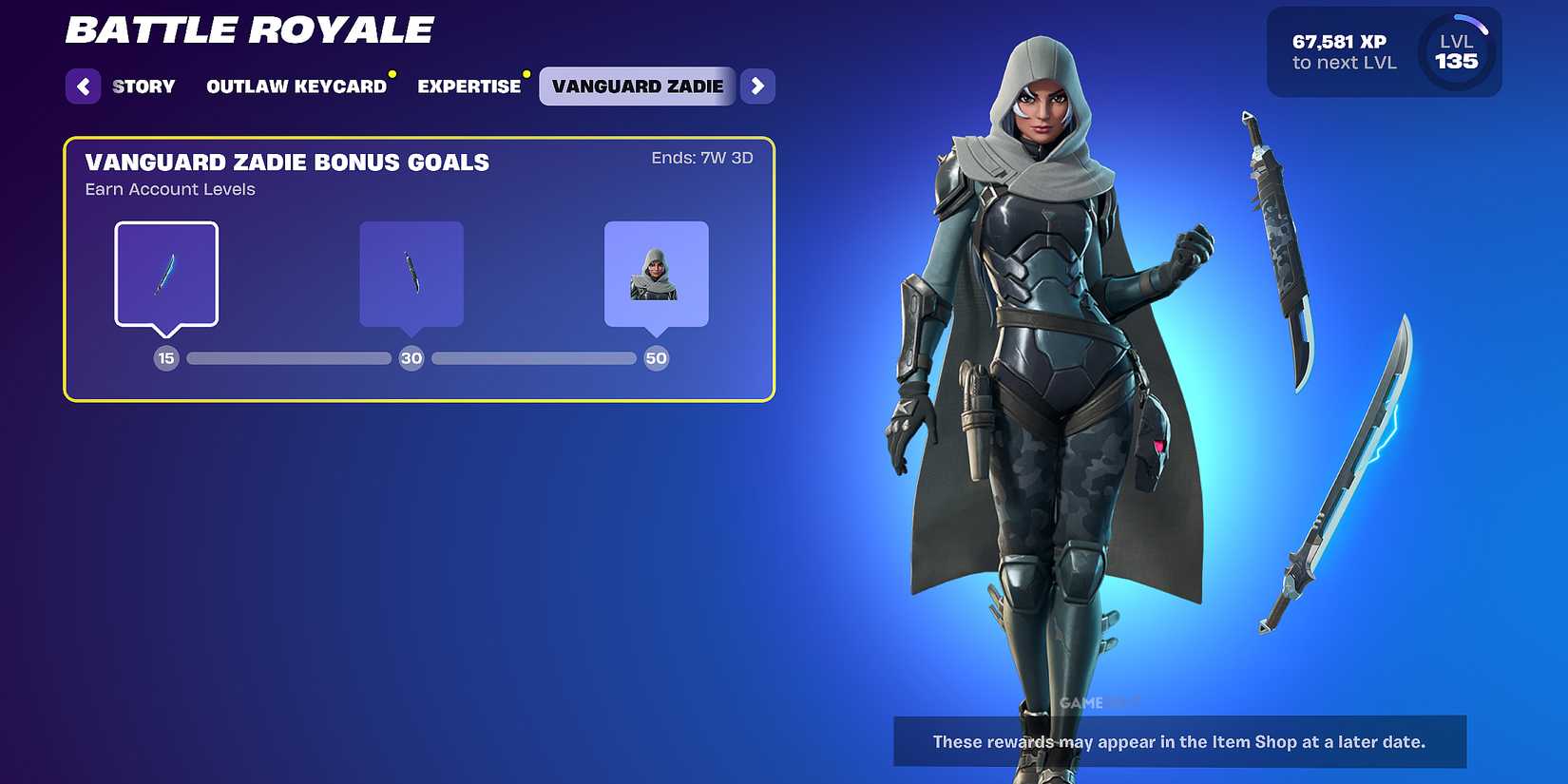This screenshot has height=784, width=1568.
Task: Click the Battle Royale title
Action: 247,29
